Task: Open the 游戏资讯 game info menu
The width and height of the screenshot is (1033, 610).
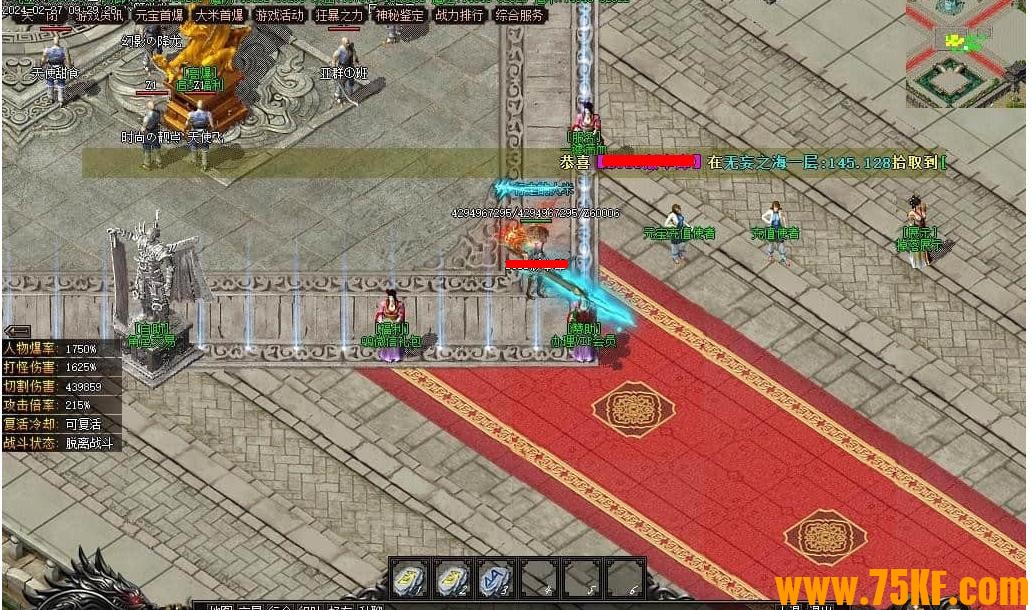Action: click(99, 15)
